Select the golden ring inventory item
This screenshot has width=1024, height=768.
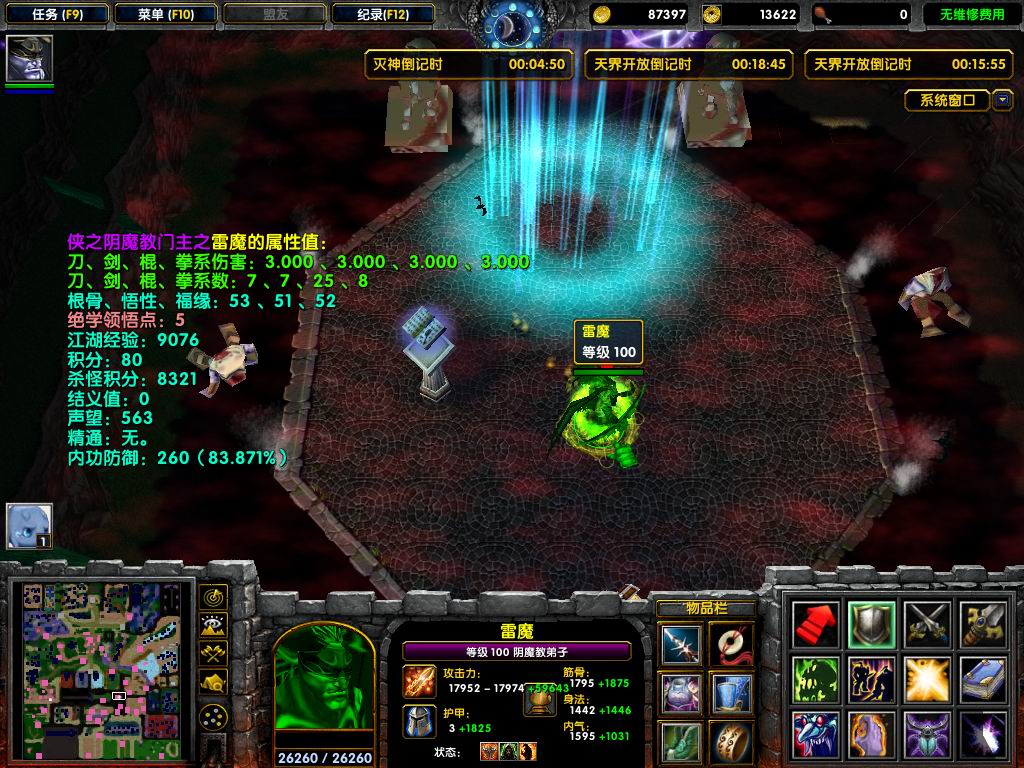click(732, 741)
